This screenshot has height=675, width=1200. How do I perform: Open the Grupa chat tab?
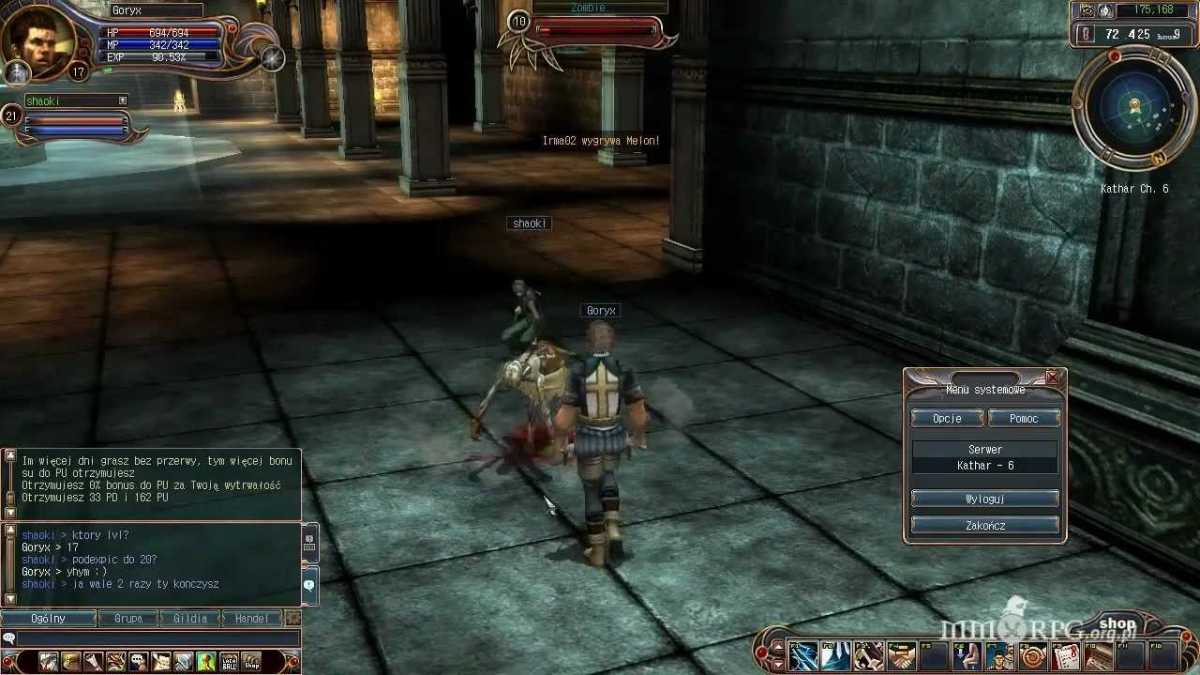127,619
